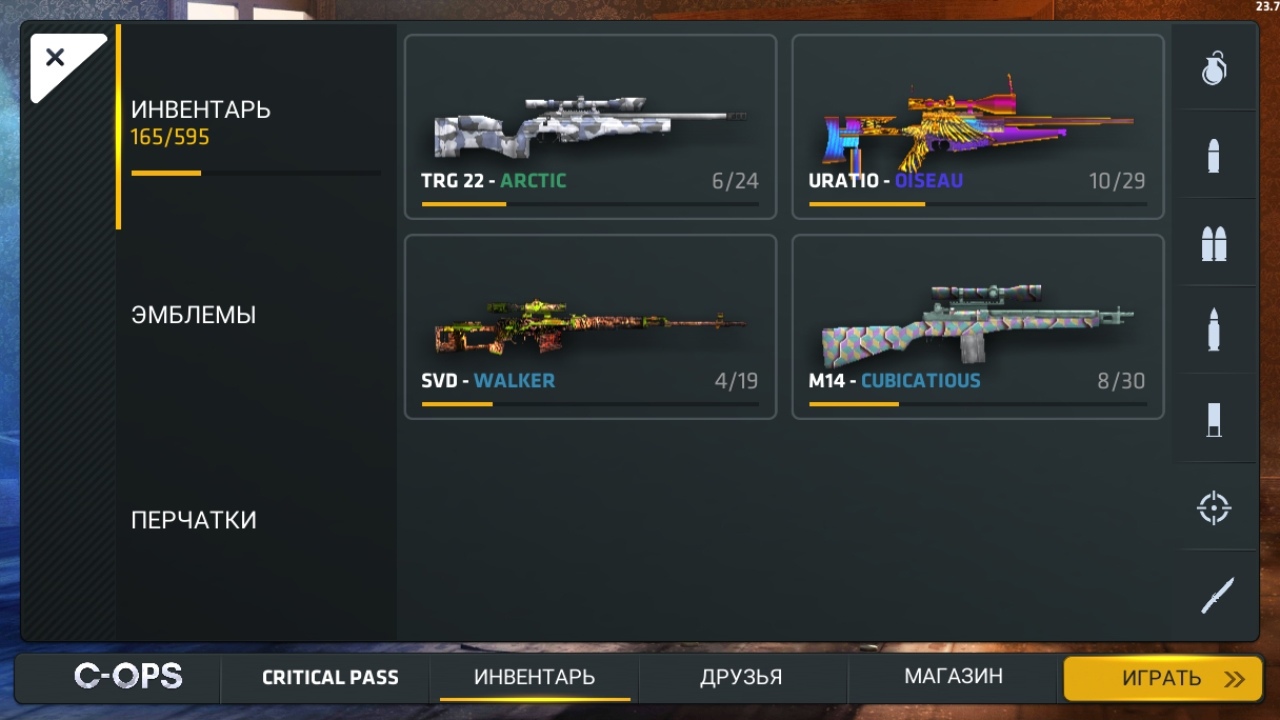Select the crosshair sniper category
The image size is (1280, 720).
point(1214,508)
